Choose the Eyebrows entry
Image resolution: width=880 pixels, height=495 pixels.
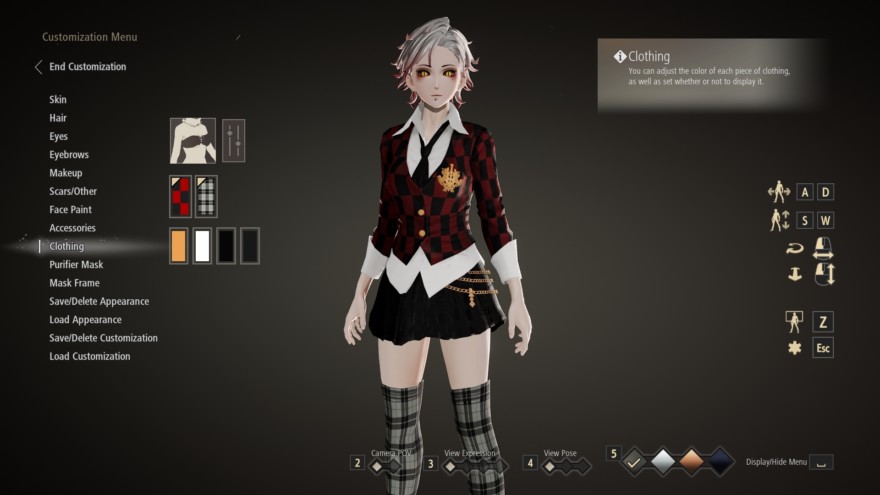click(69, 155)
